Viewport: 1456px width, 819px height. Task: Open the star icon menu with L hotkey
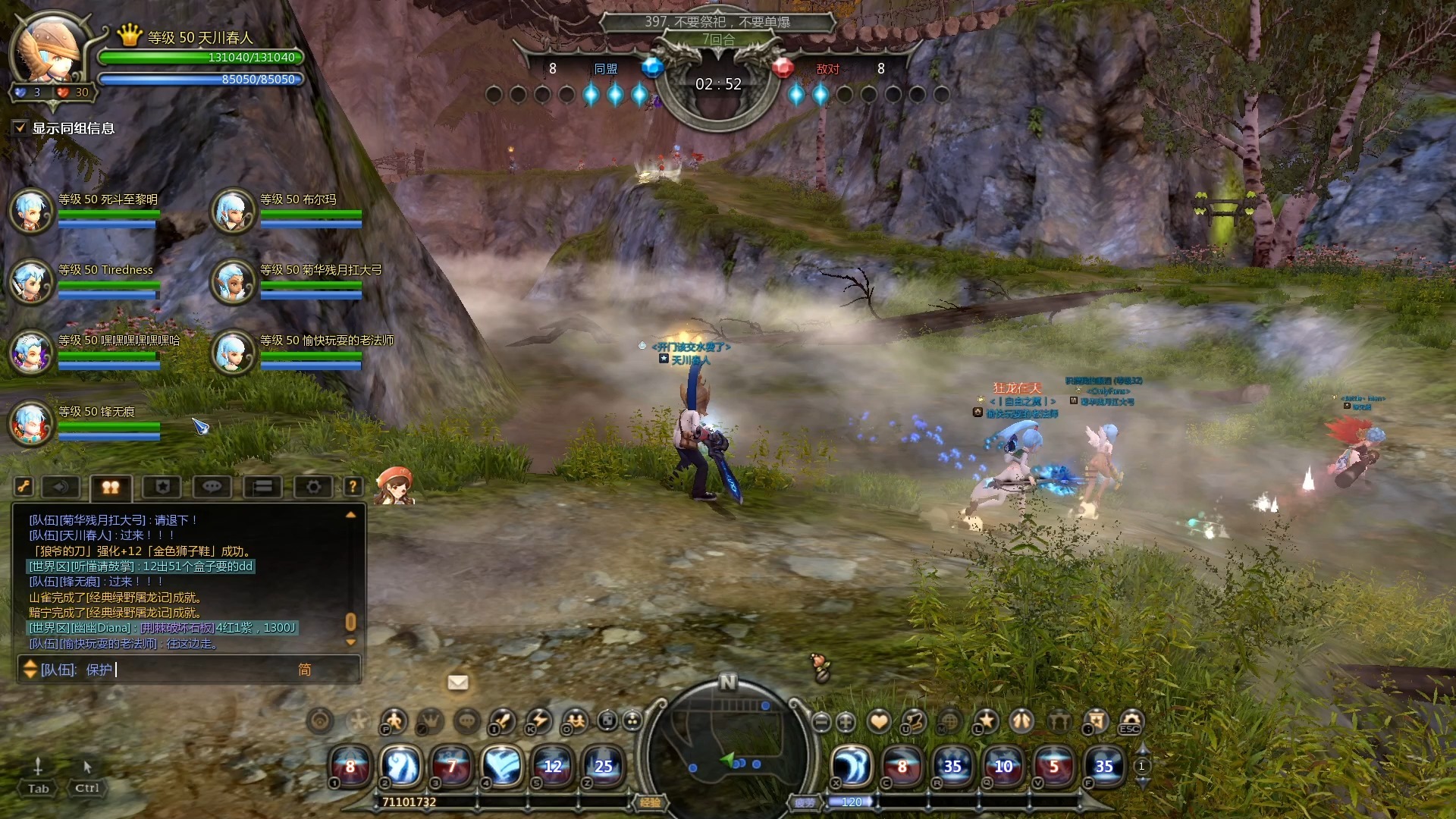pos(986,720)
